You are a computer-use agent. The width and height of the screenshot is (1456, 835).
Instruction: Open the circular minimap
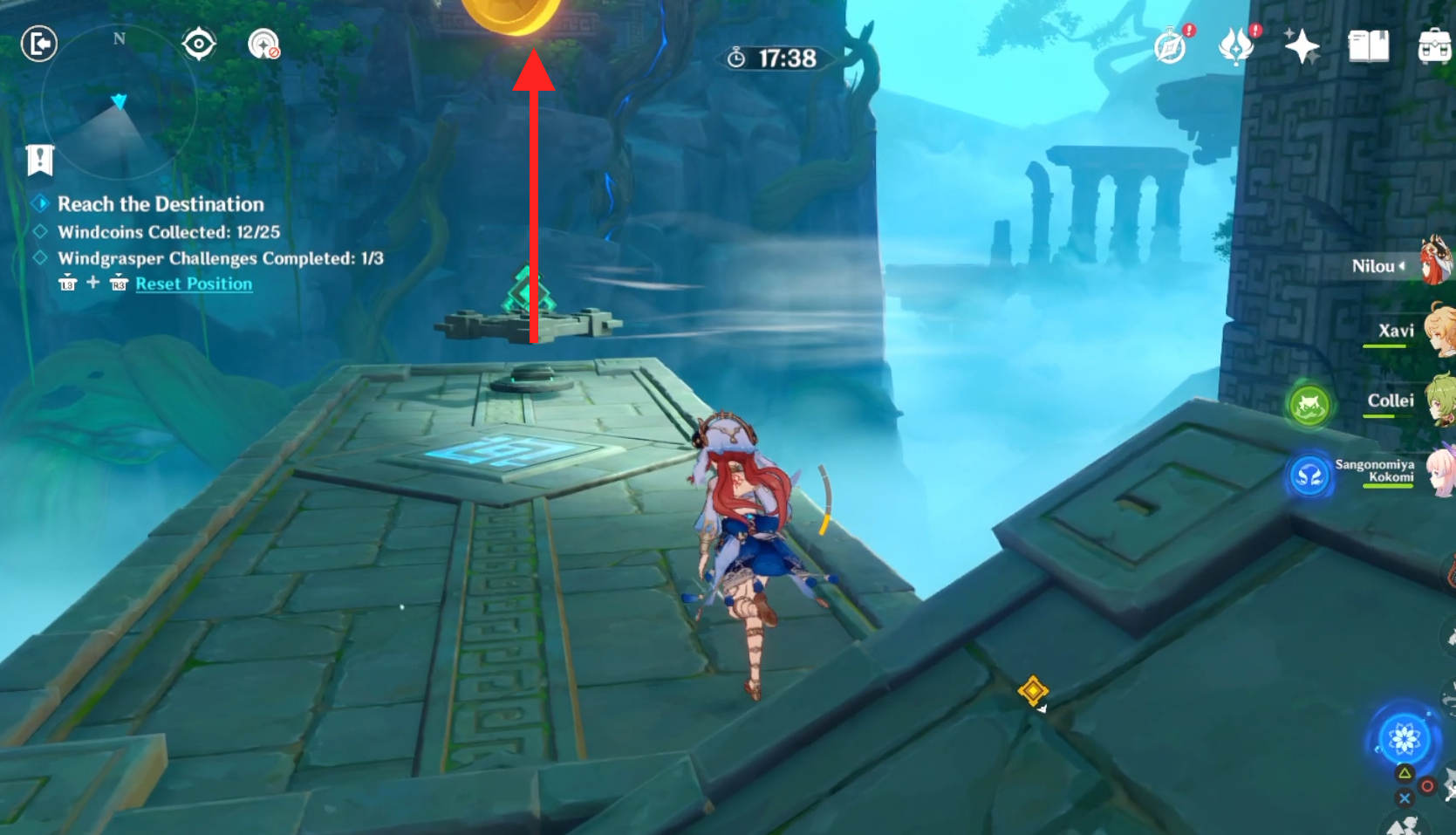click(119, 103)
